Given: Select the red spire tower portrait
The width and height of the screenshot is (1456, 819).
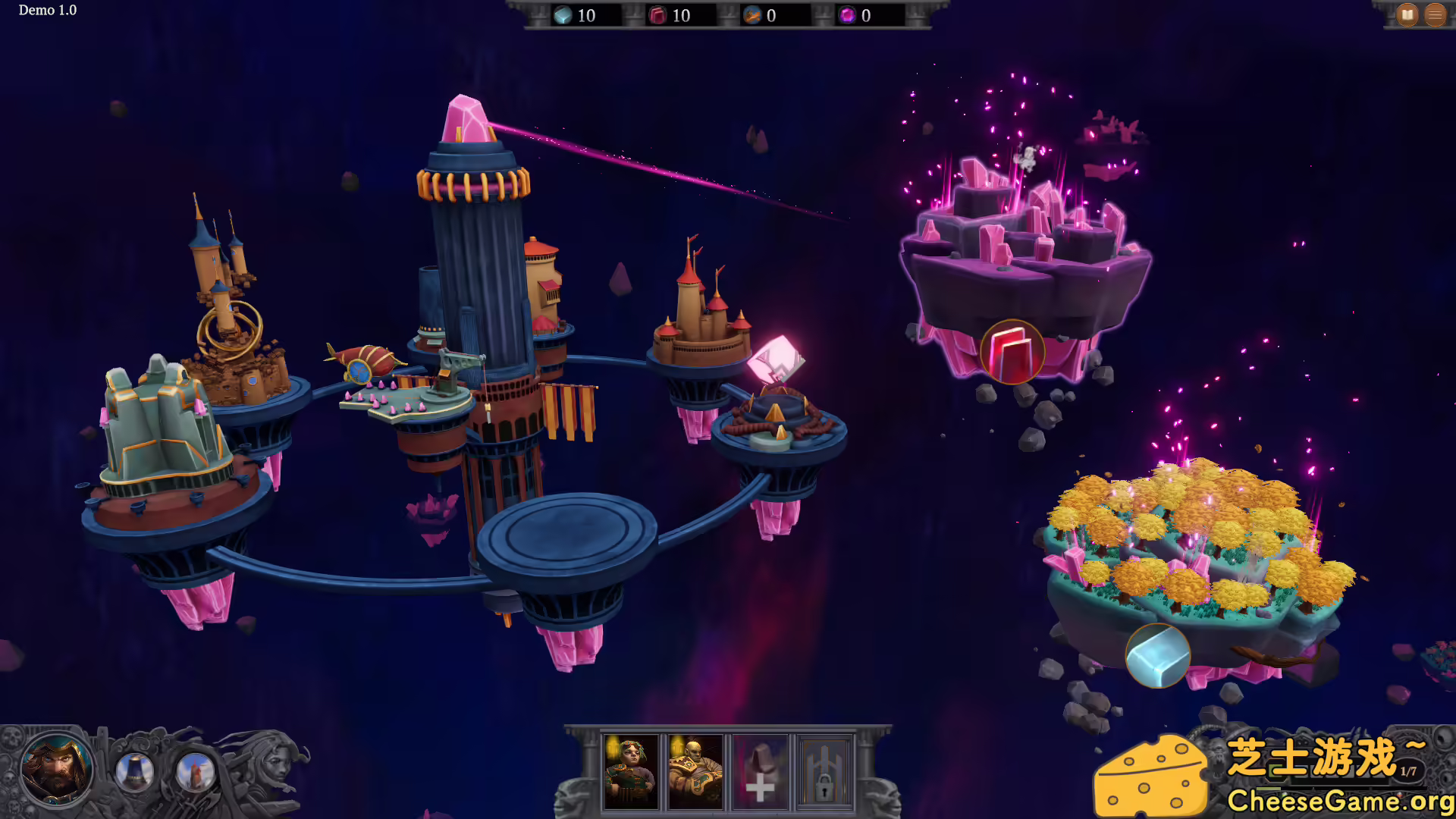Looking at the screenshot, I should 196,772.
